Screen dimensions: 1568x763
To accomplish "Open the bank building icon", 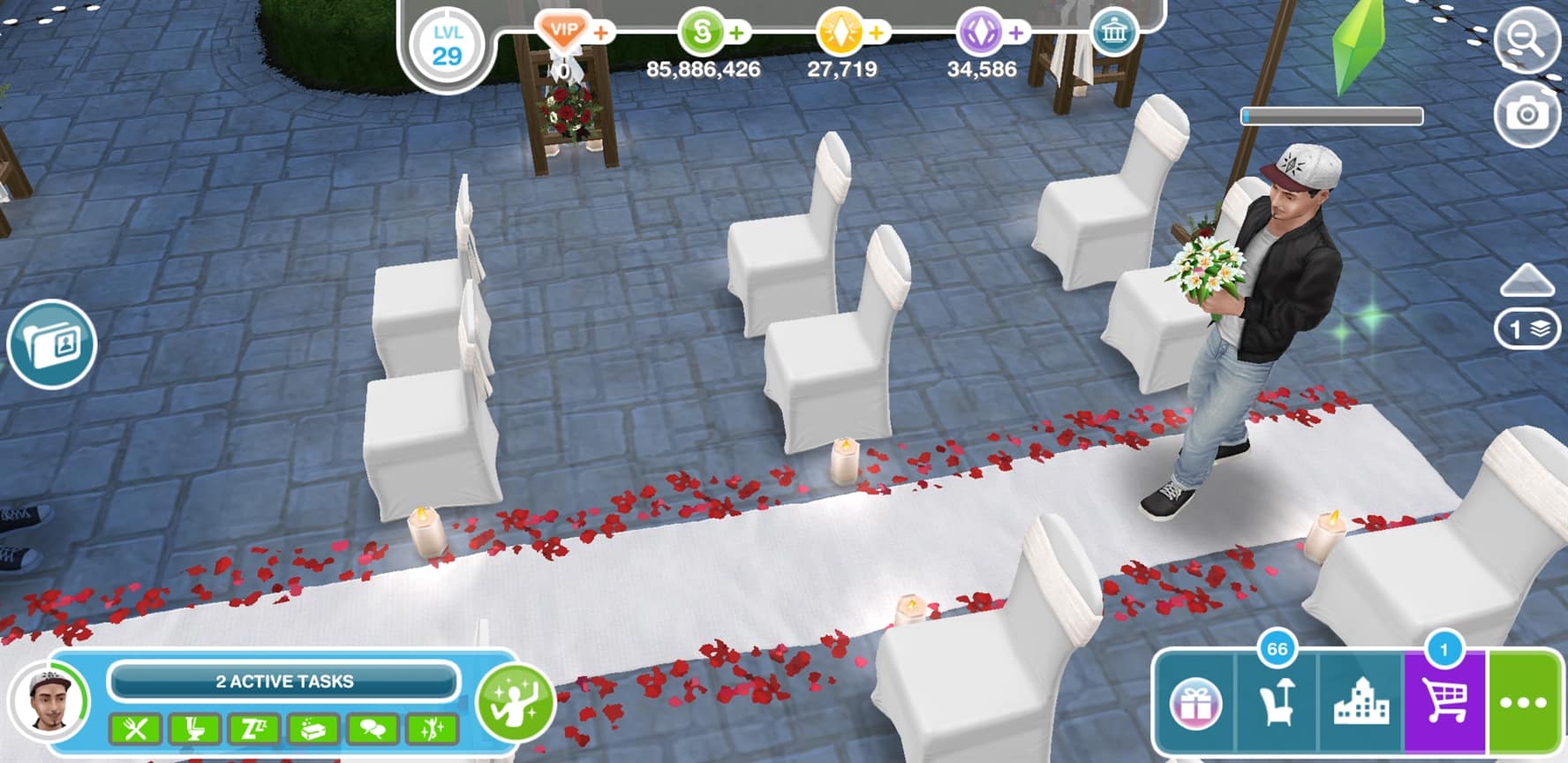I will [x=1114, y=34].
